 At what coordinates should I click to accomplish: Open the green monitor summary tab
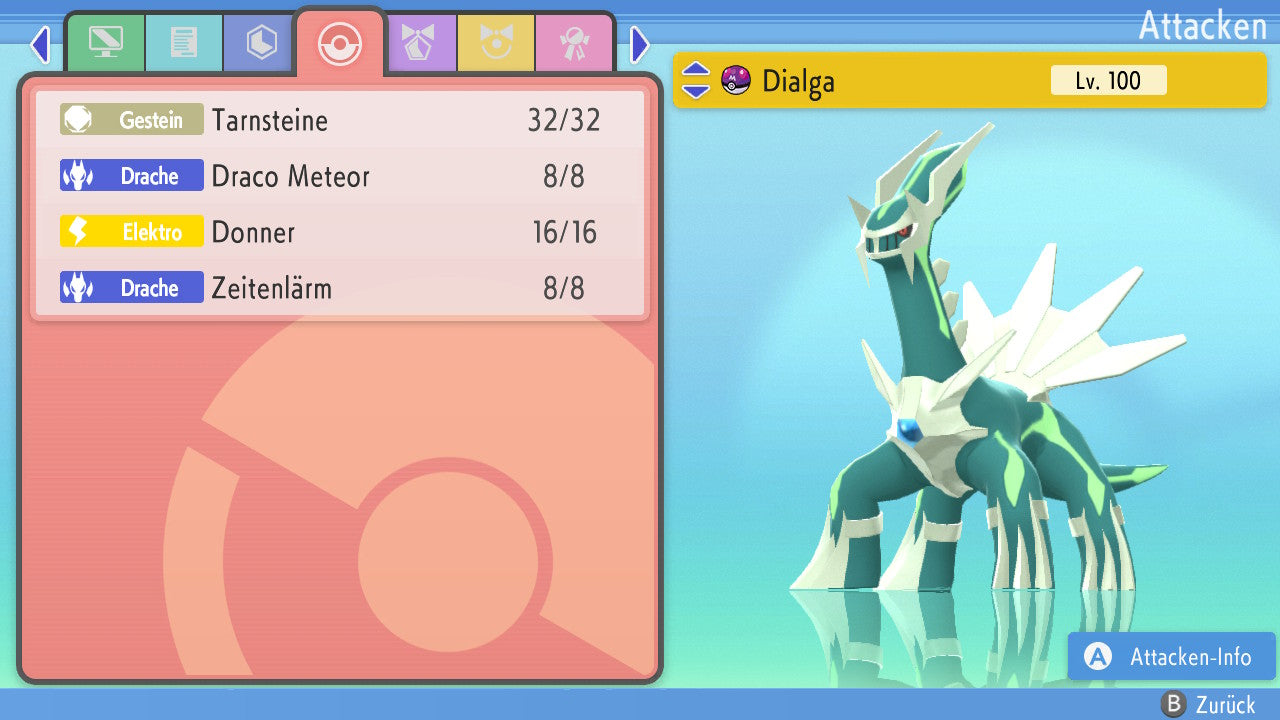point(106,43)
